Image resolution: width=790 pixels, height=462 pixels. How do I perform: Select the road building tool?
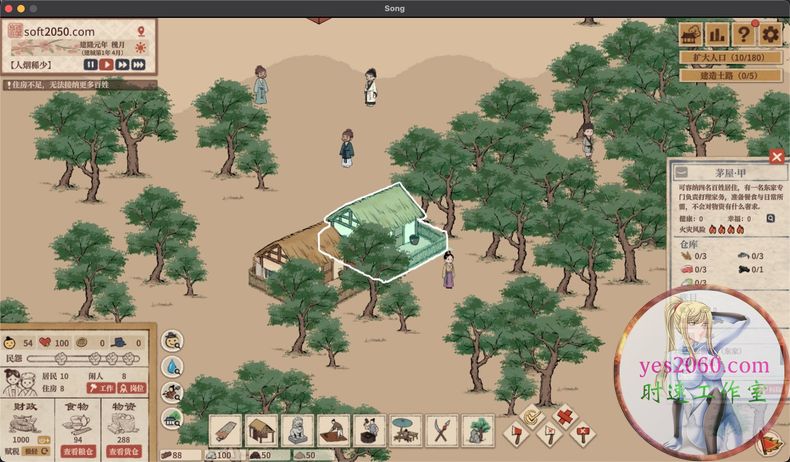click(x=227, y=430)
